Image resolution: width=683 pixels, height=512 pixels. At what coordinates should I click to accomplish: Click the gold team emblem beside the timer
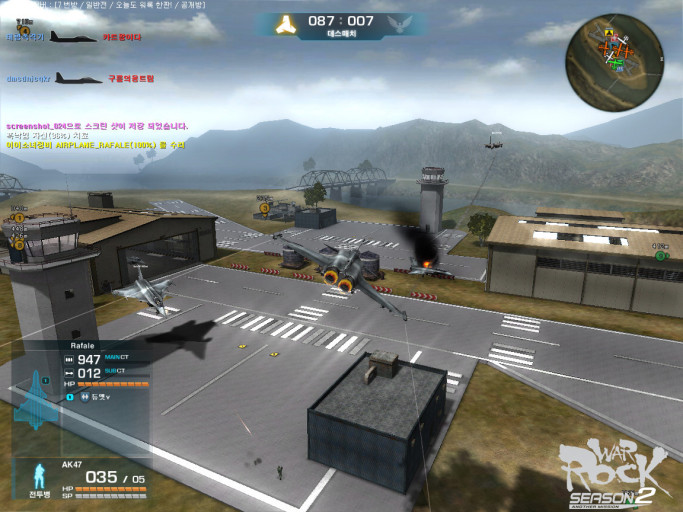[287, 23]
